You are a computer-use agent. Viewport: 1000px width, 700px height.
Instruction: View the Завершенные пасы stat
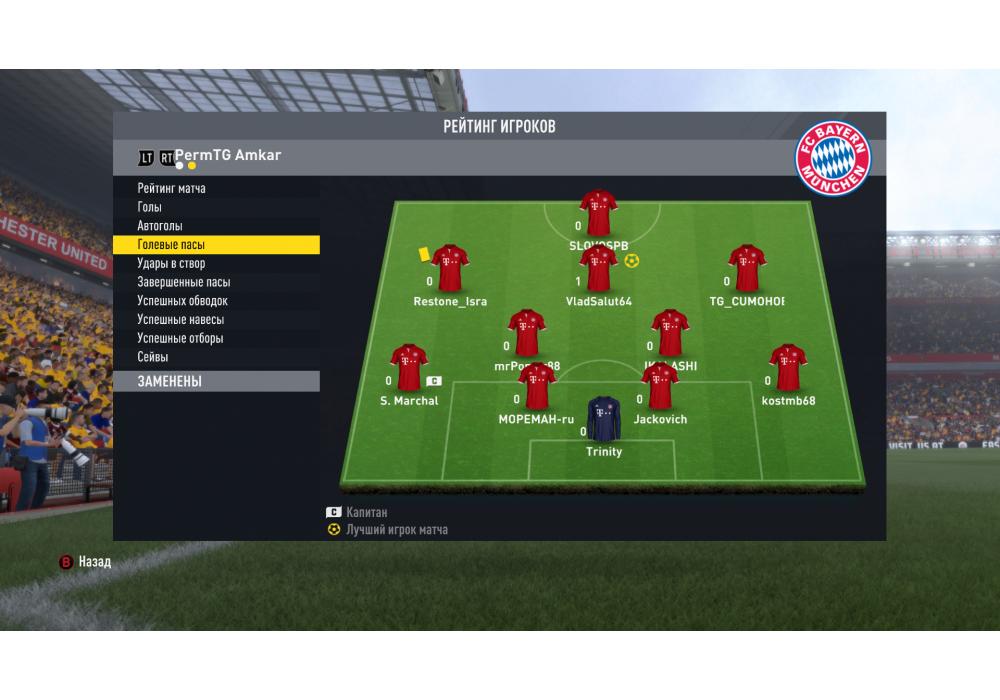(x=184, y=282)
